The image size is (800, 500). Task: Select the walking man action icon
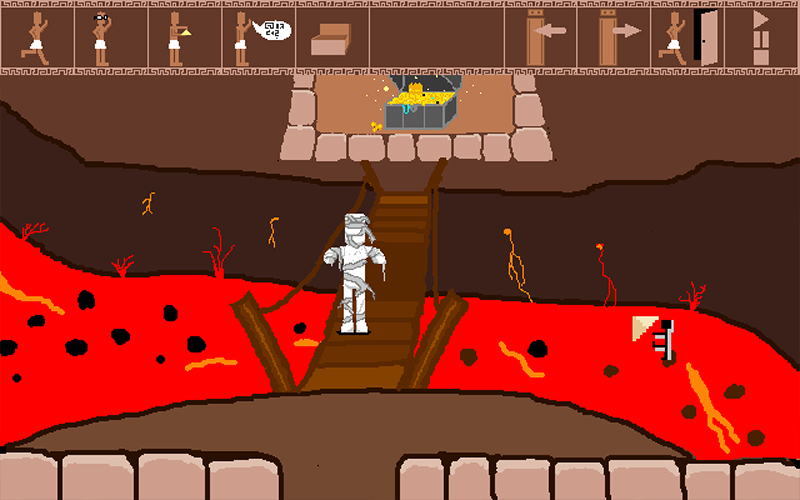[x=37, y=37]
